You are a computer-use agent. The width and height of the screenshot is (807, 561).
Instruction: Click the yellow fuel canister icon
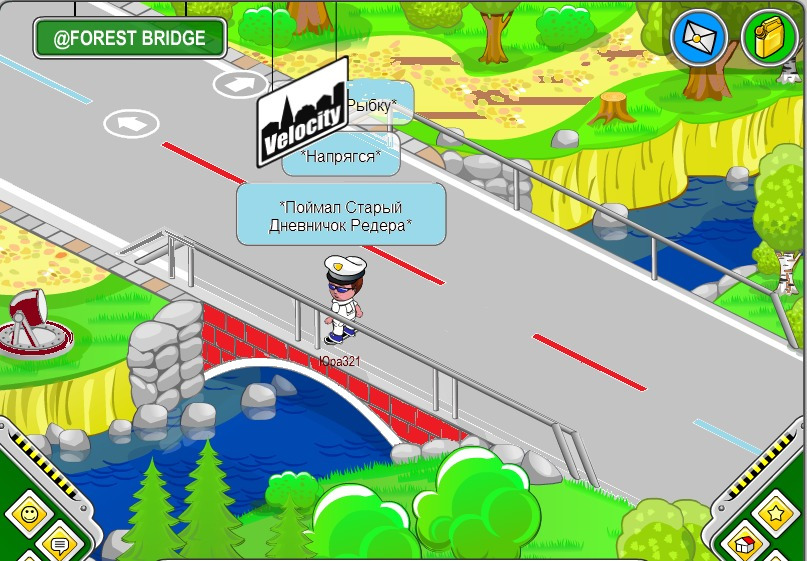coord(769,38)
